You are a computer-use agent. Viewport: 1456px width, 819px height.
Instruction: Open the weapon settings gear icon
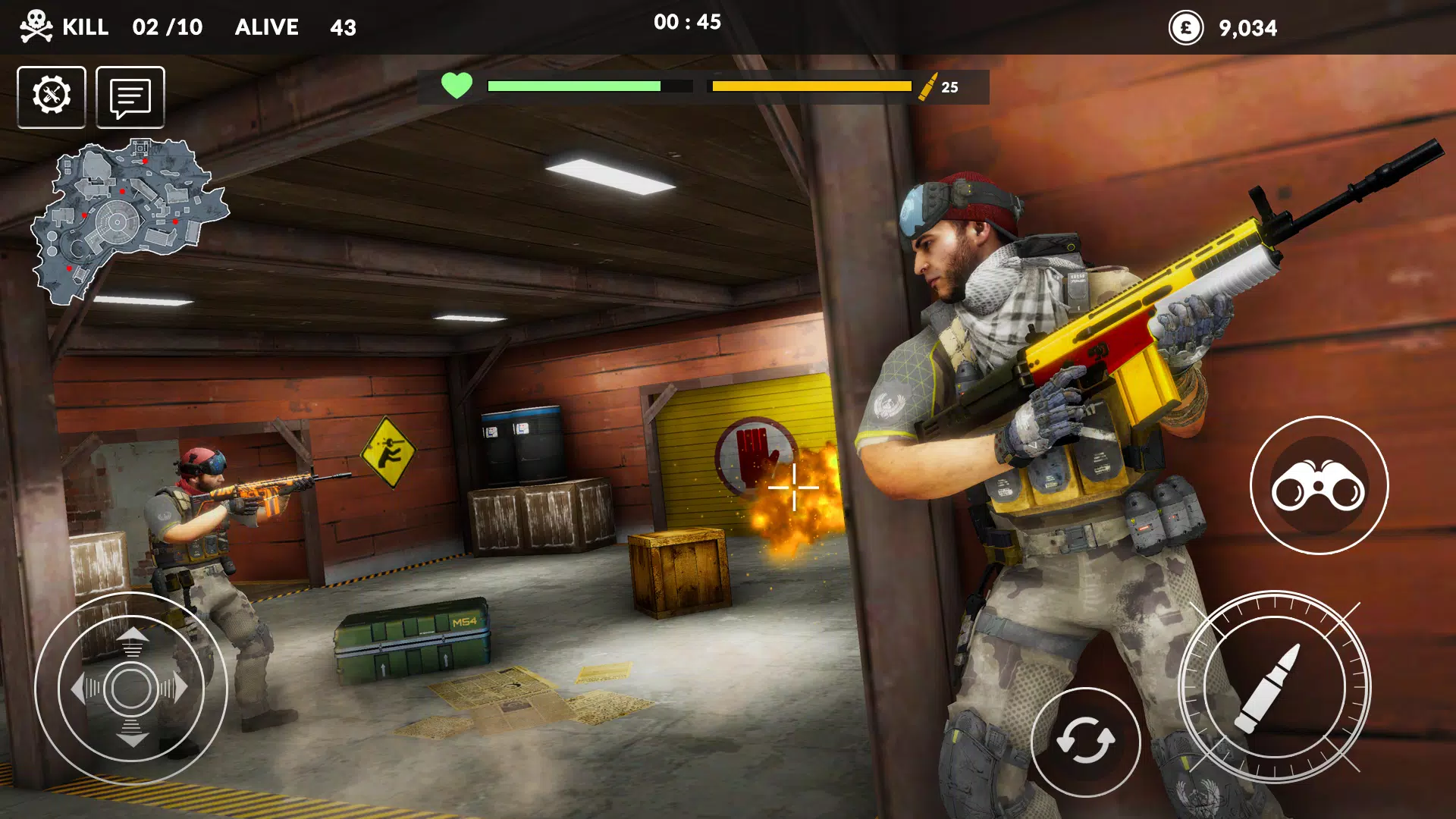click(51, 96)
